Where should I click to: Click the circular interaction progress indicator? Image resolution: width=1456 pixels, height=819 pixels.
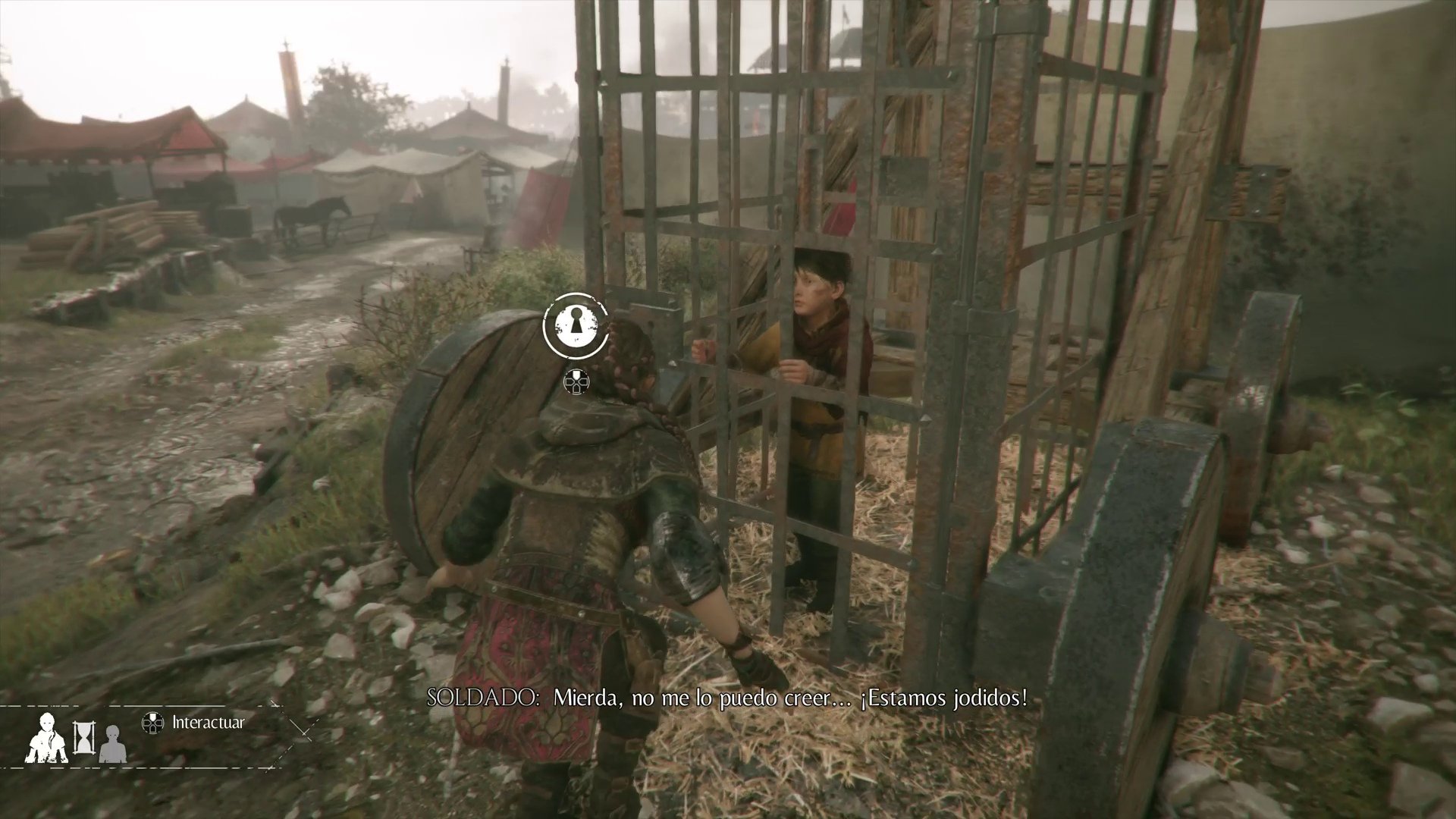click(x=578, y=328)
